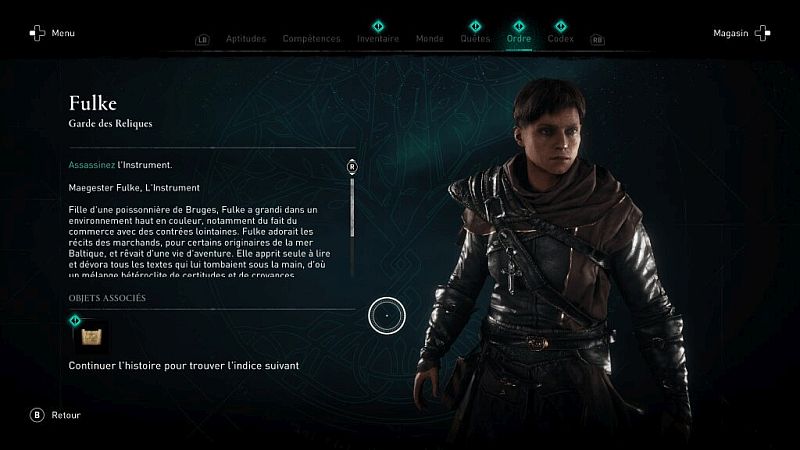Switch to the Codex tab
Image resolution: width=800 pixels, height=450 pixels.
(561, 39)
